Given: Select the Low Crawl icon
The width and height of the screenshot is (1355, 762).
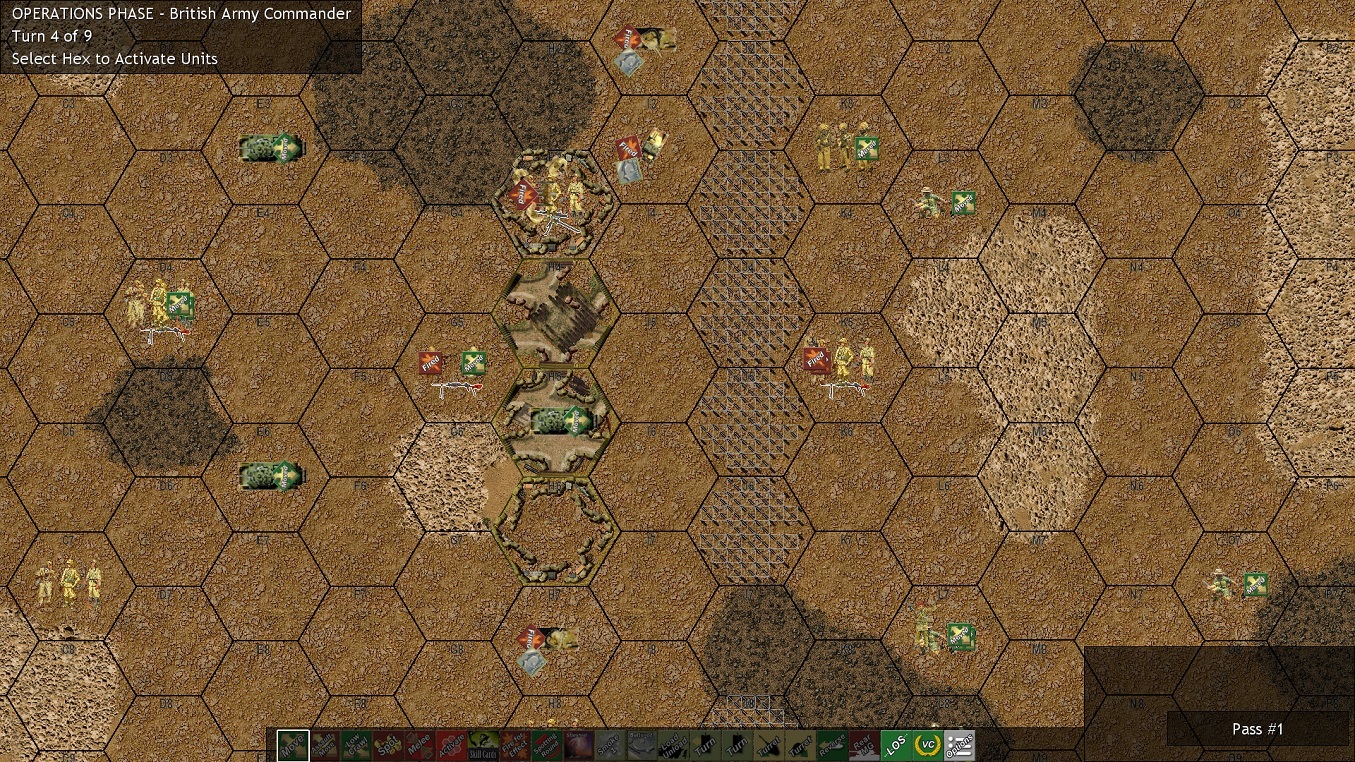Looking at the screenshot, I should pyautogui.click(x=355, y=744).
